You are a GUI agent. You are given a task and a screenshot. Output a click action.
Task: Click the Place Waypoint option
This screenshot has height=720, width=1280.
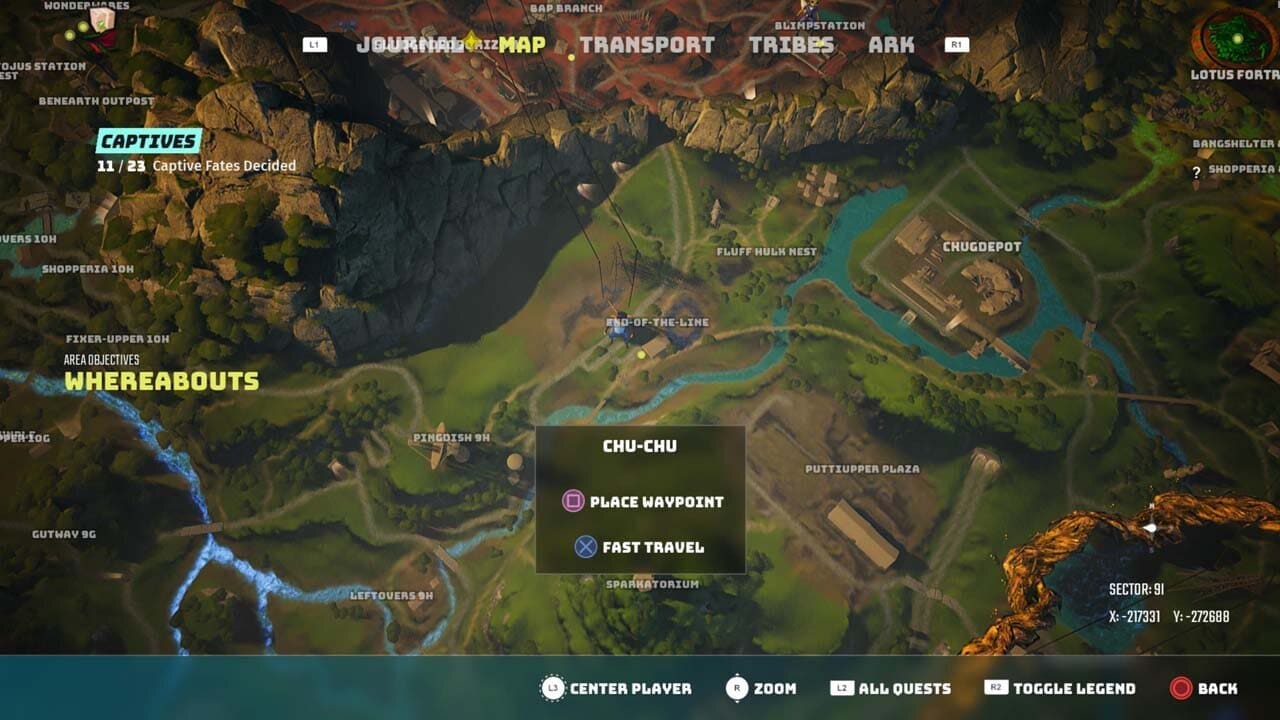pos(656,502)
